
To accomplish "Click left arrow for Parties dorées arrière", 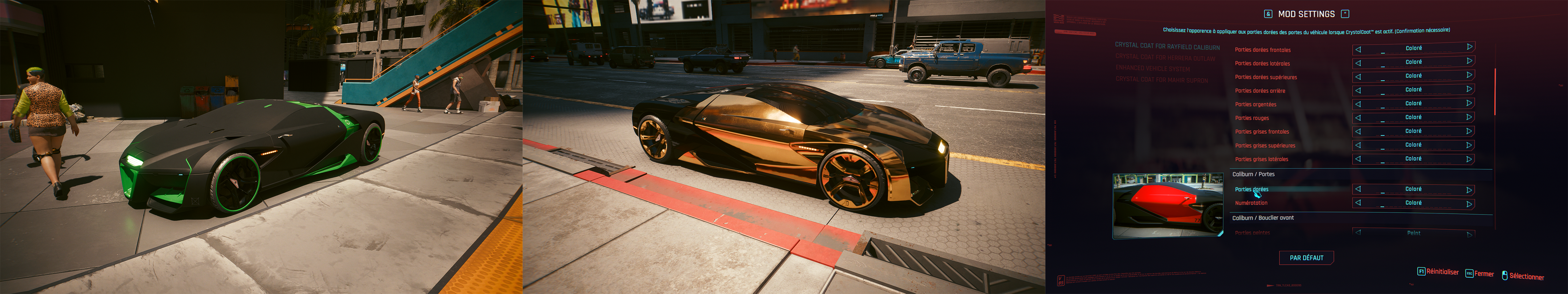I will click(1358, 90).
